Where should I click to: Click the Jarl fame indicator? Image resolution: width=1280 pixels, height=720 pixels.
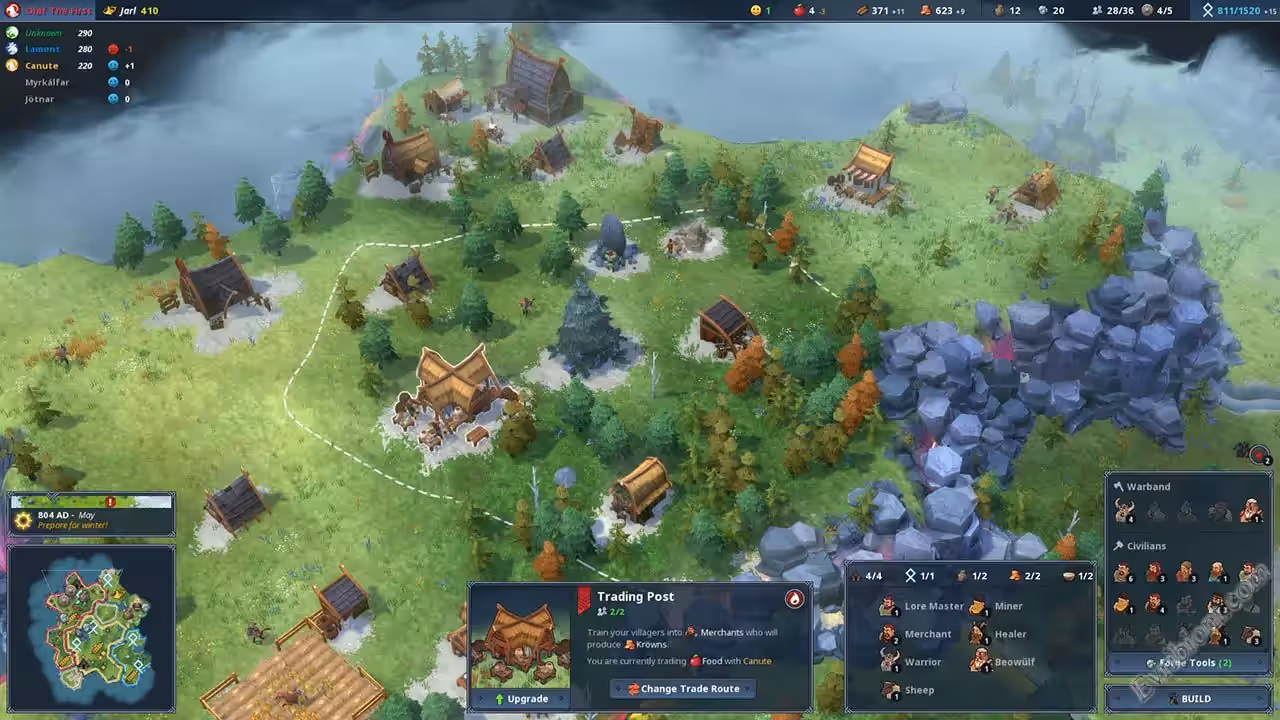coord(130,10)
